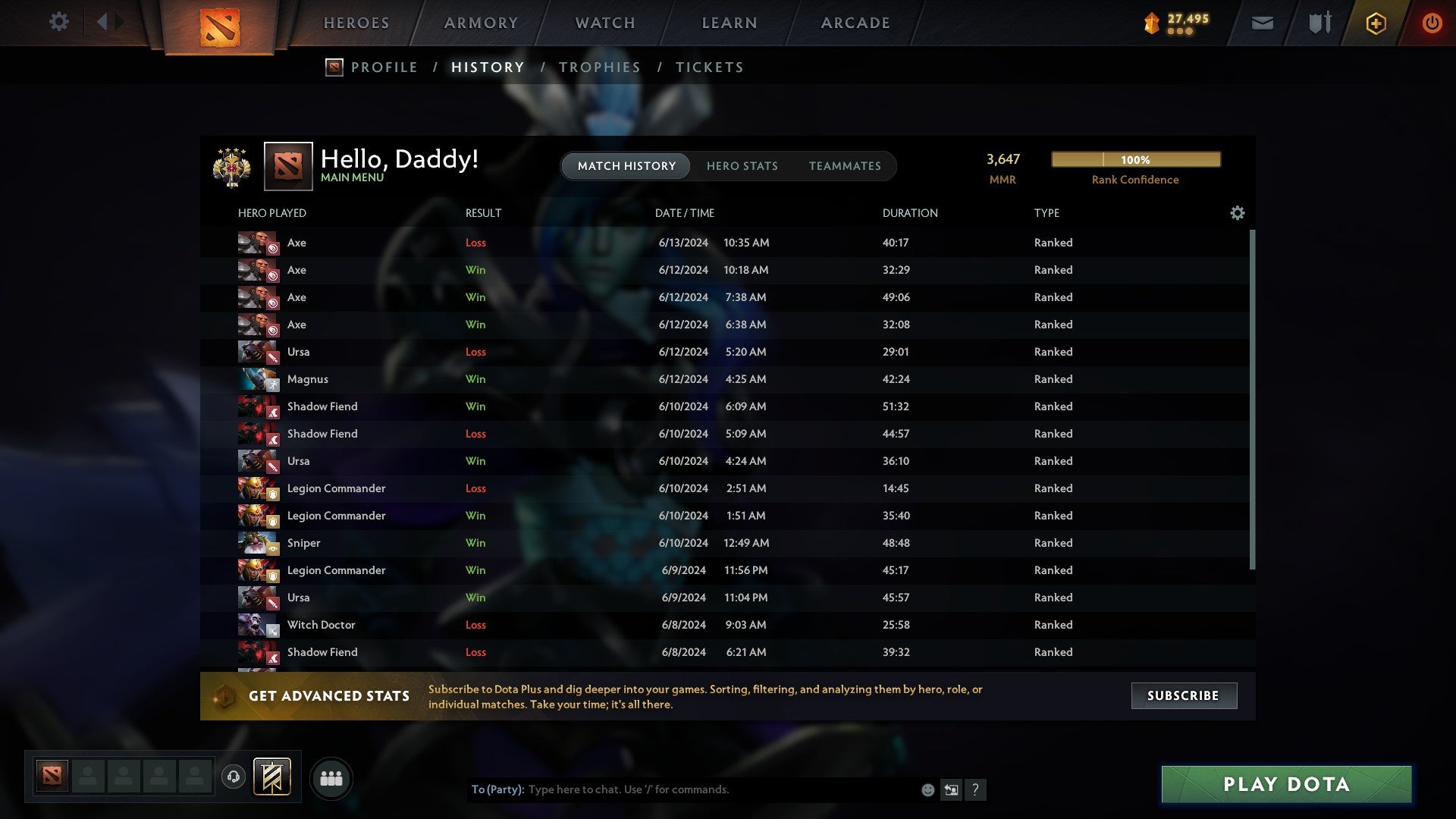Viewport: 1456px width, 819px height.
Task: Open the friends list icon beside chat
Action: click(331, 778)
